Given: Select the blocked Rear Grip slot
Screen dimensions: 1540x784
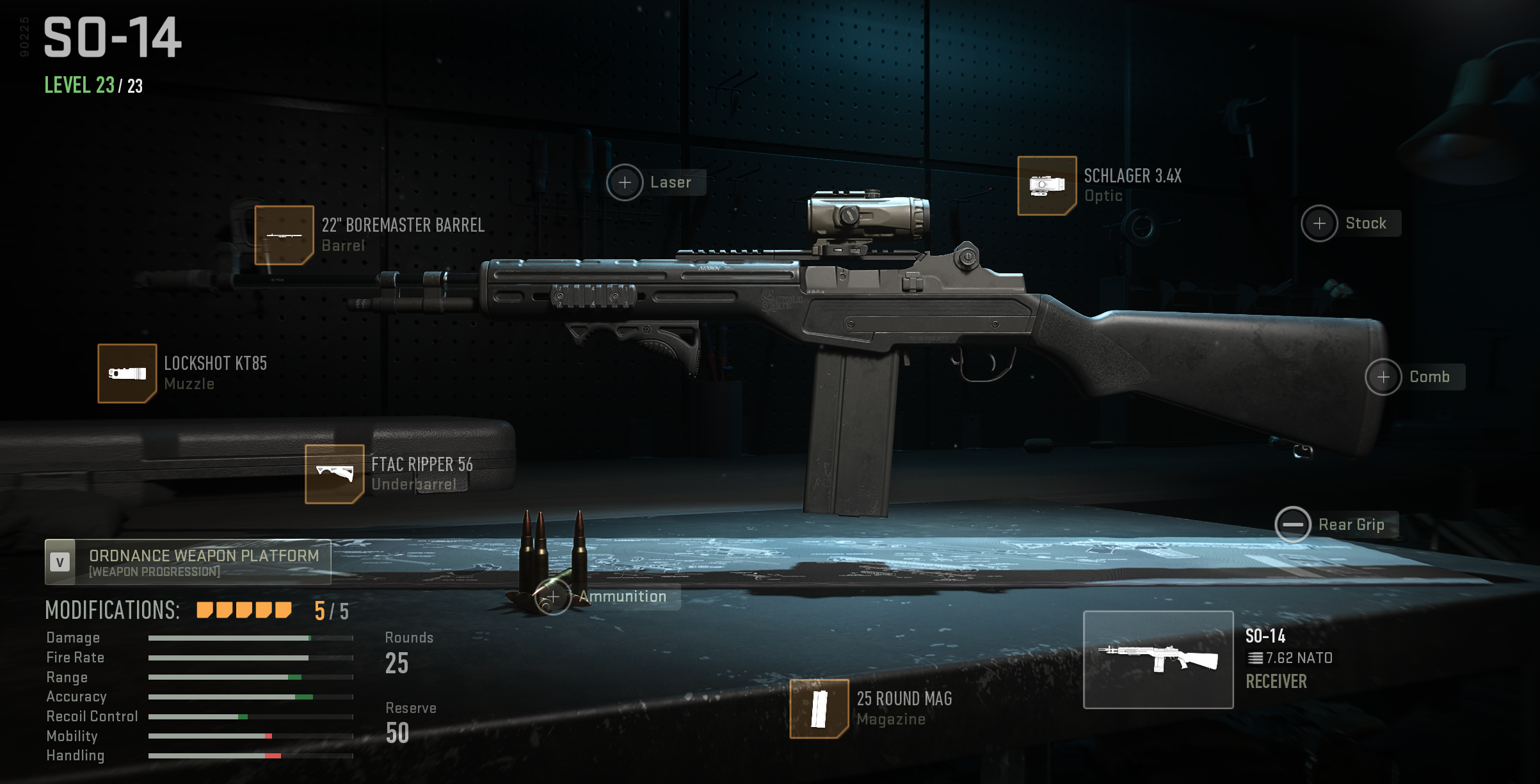Looking at the screenshot, I should [x=1292, y=525].
